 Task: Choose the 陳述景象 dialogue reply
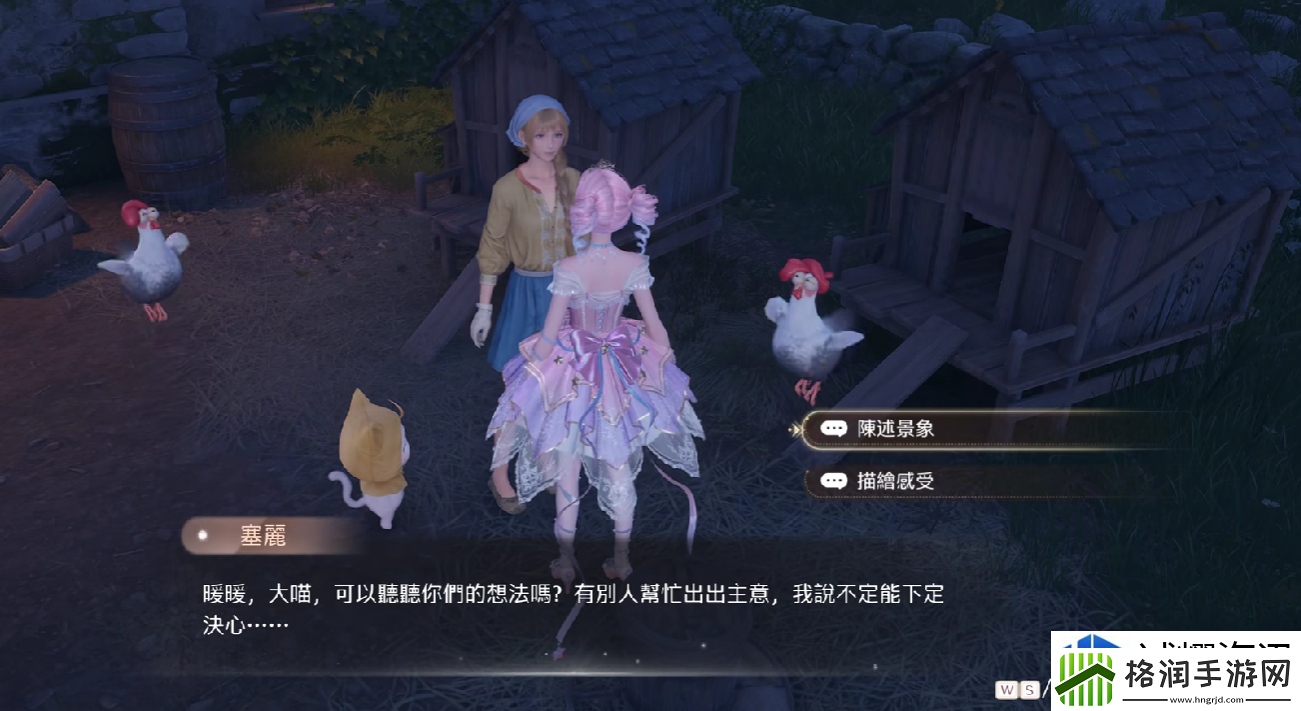896,429
